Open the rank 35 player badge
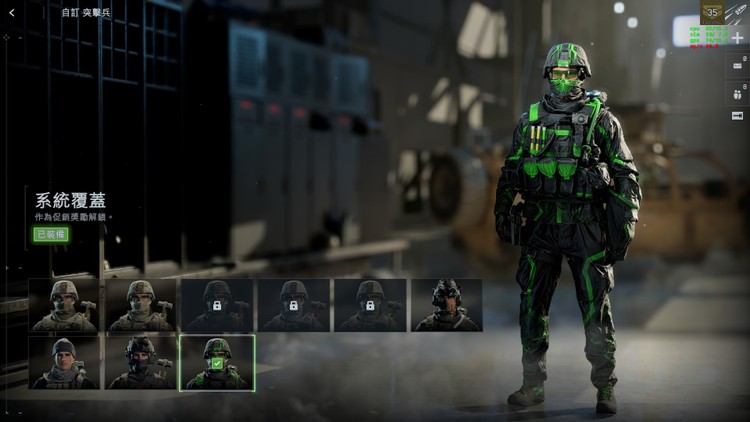The image size is (750, 422). click(712, 12)
